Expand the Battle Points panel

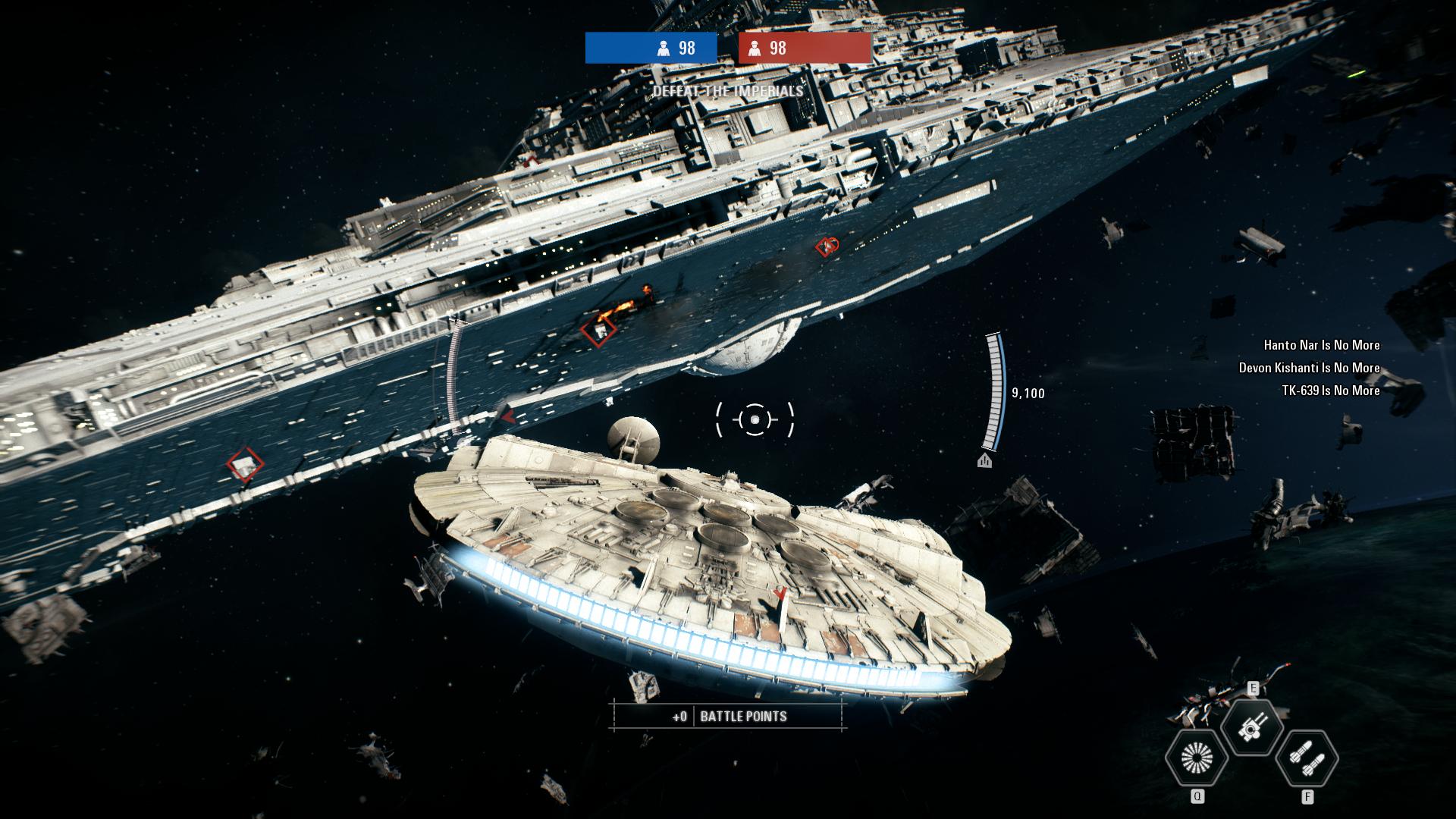click(728, 714)
